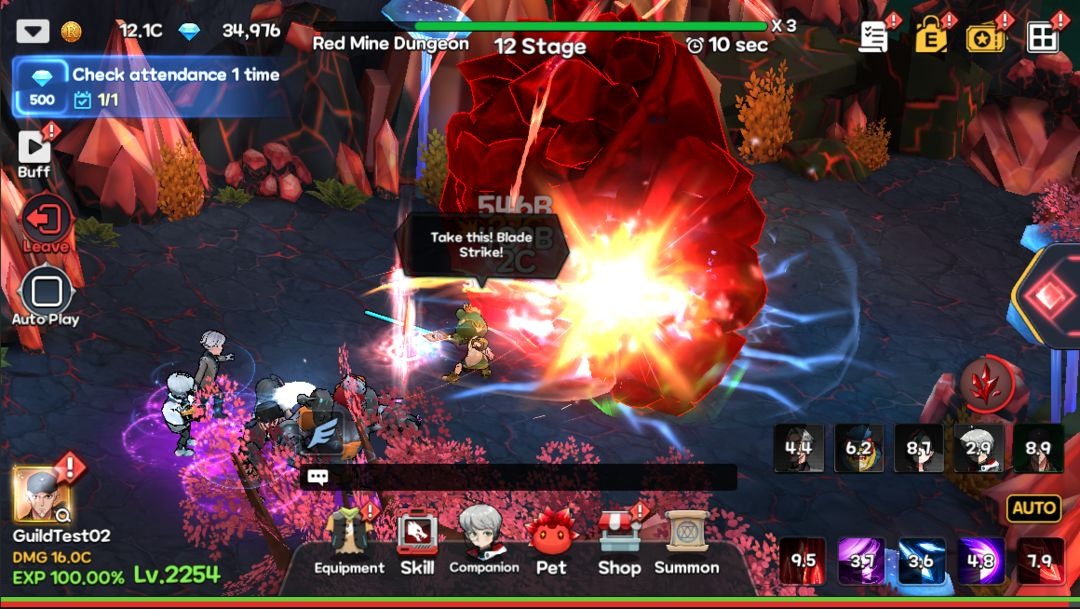
Task: Open the Skill menu
Action: point(417,544)
